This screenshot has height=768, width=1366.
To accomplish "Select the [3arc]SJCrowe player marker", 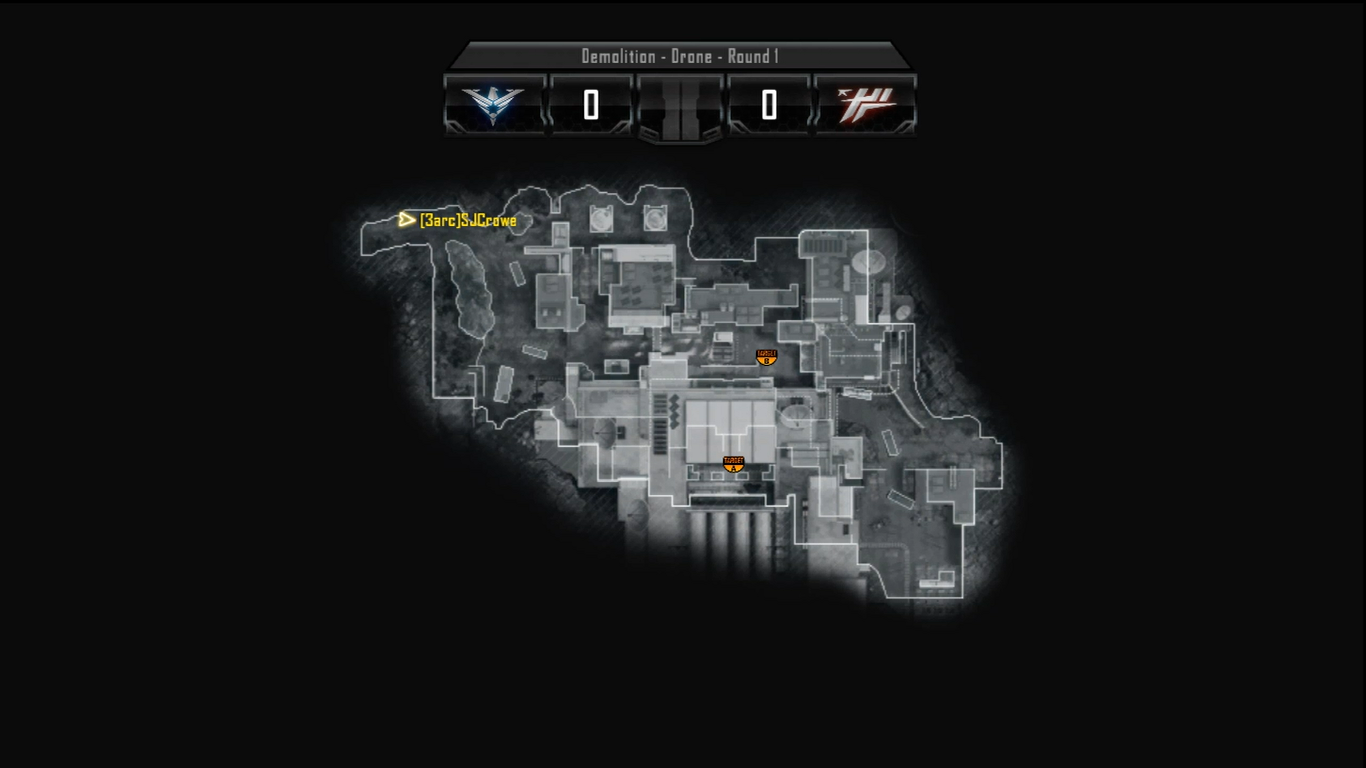I will point(407,219).
